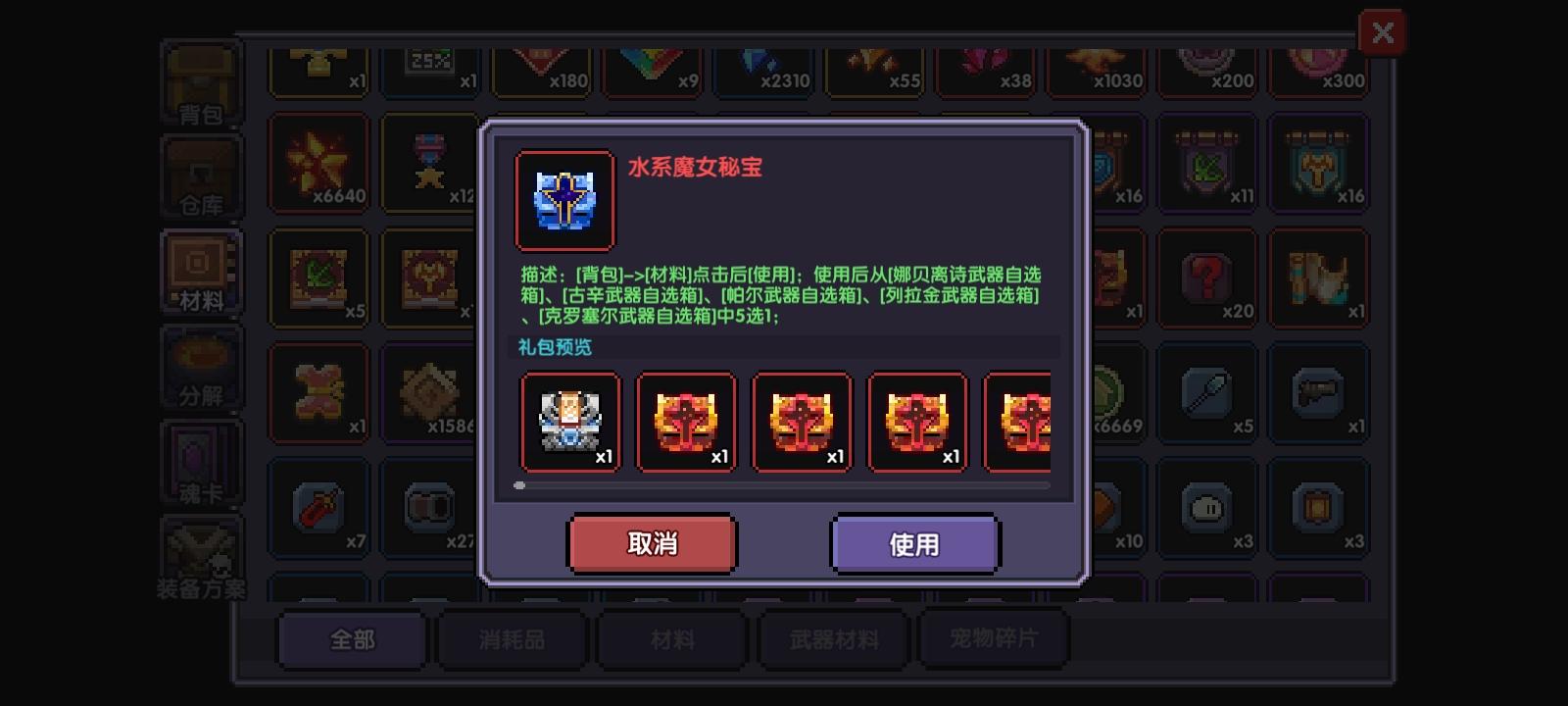The height and width of the screenshot is (706, 1568).
Task: Open the 武器材料 (Weapon Materials) tab
Action: pos(833,638)
